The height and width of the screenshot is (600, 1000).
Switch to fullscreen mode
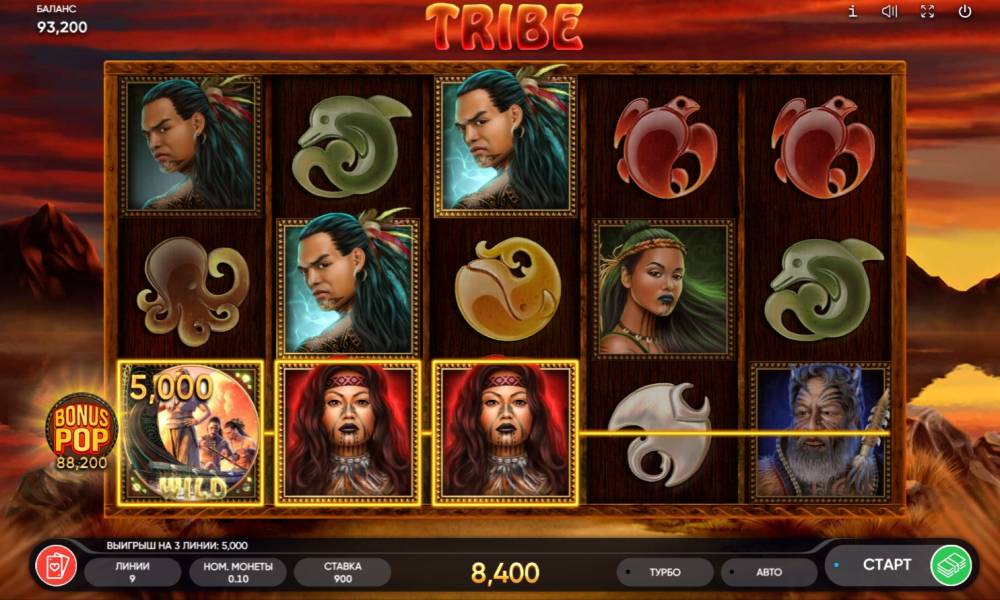[927, 12]
